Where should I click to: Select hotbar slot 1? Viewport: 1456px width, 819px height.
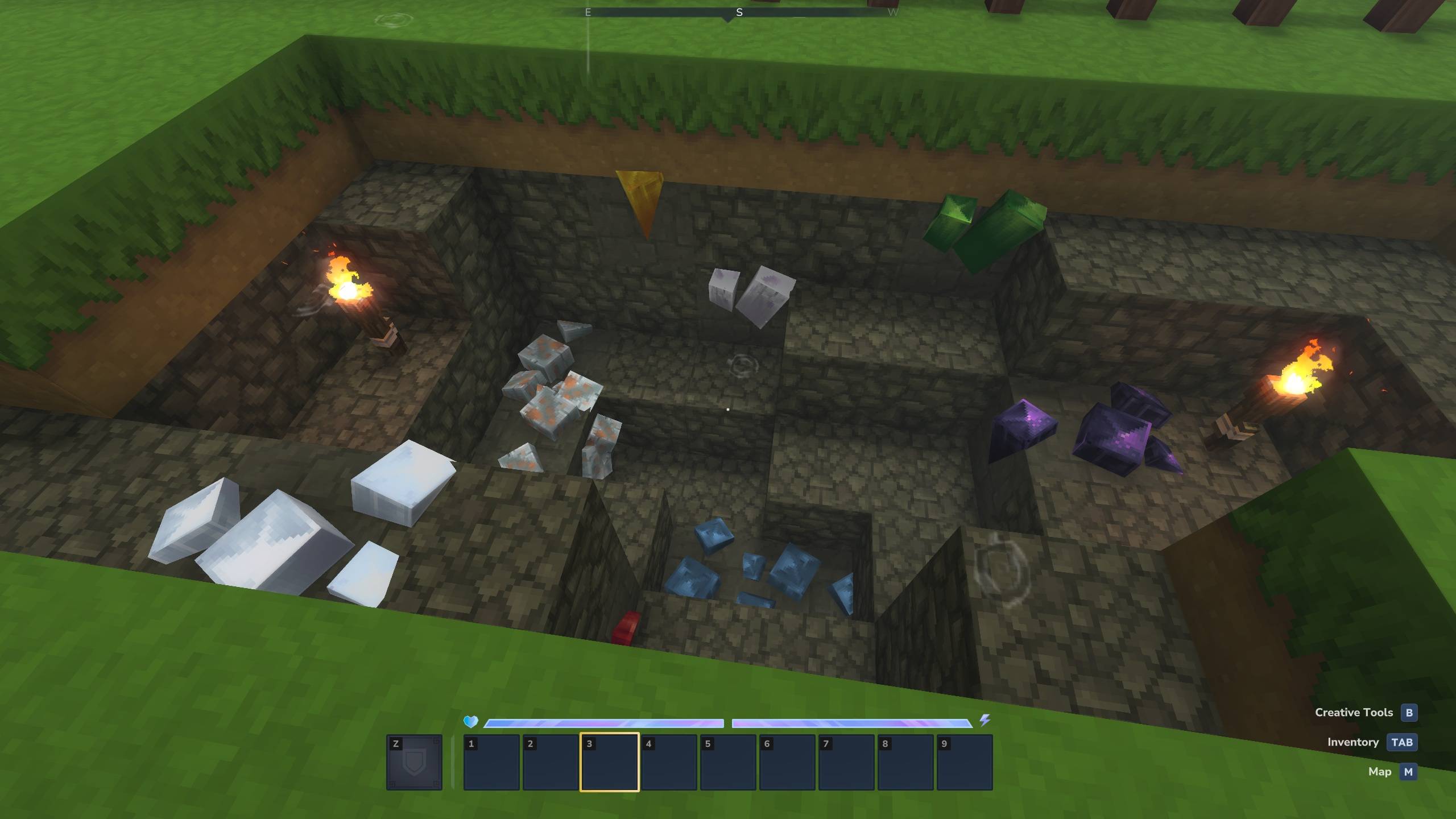491,762
